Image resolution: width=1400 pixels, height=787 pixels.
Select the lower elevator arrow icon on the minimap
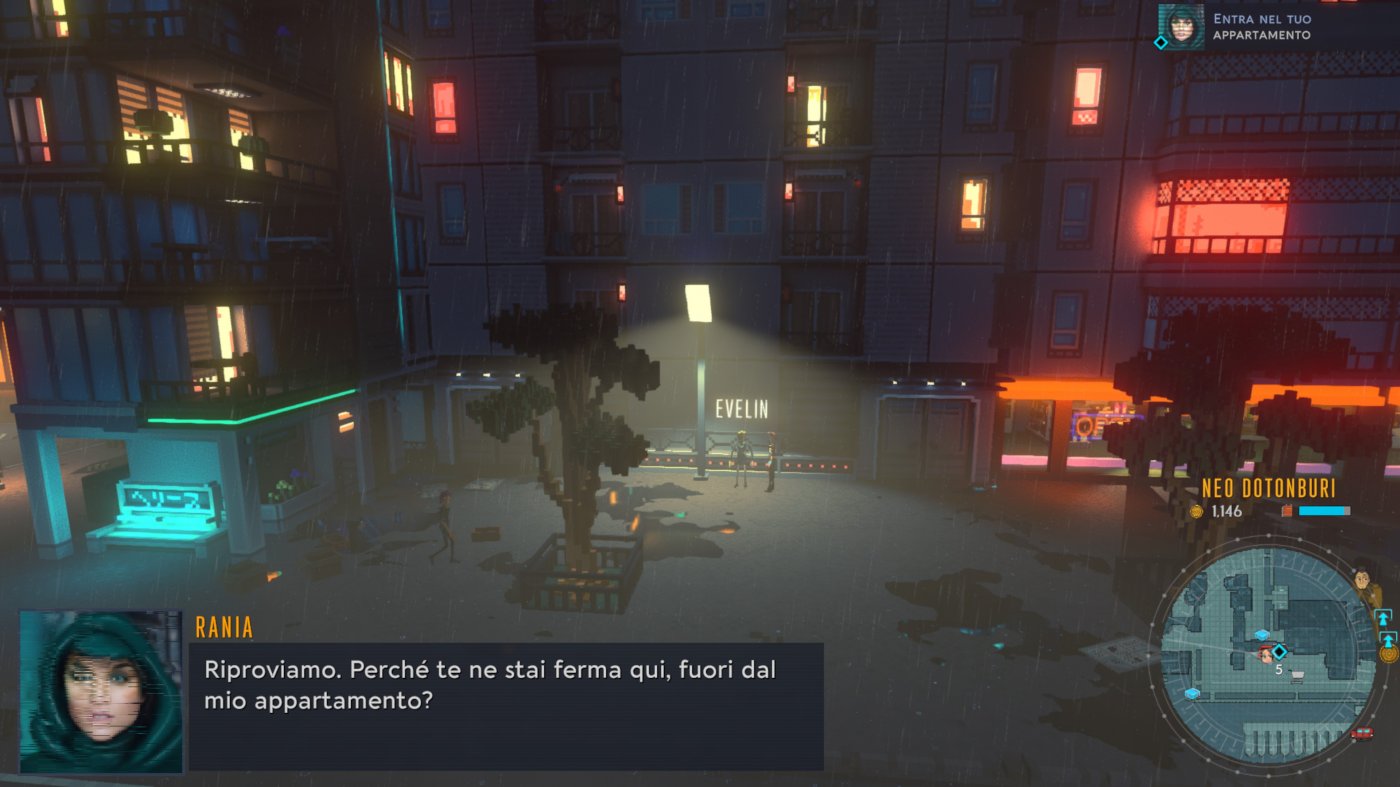pyautogui.click(x=1388, y=638)
